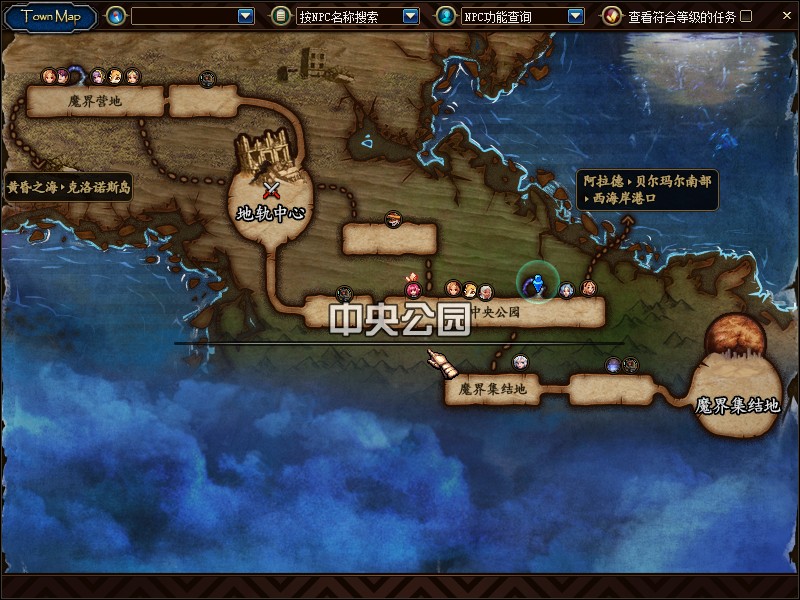Select the 魔界营地 area on the map
Viewport: 800px width, 600px height.
(95, 101)
